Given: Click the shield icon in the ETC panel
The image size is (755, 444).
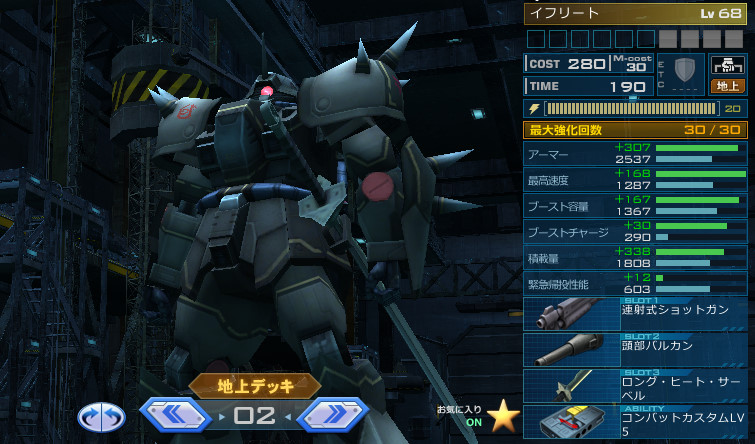Looking at the screenshot, I should point(684,71).
